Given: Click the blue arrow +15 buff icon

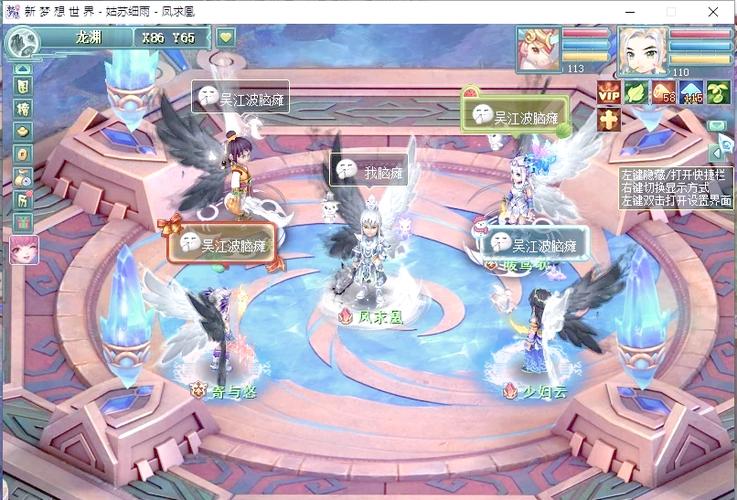Looking at the screenshot, I should pyautogui.click(x=689, y=93).
